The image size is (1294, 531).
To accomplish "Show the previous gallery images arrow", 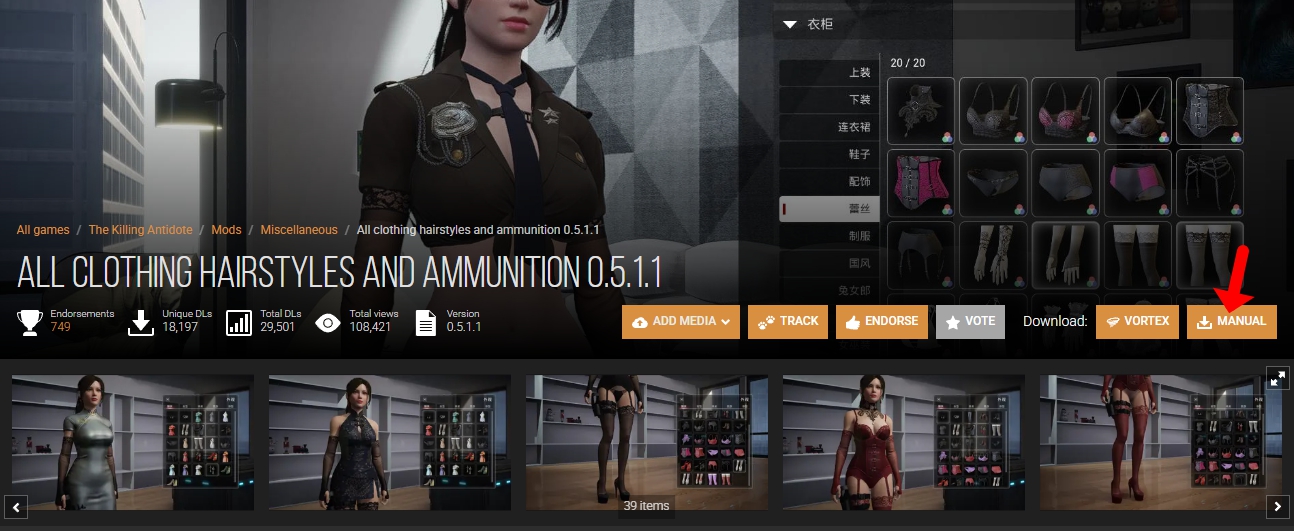I will [x=16, y=507].
